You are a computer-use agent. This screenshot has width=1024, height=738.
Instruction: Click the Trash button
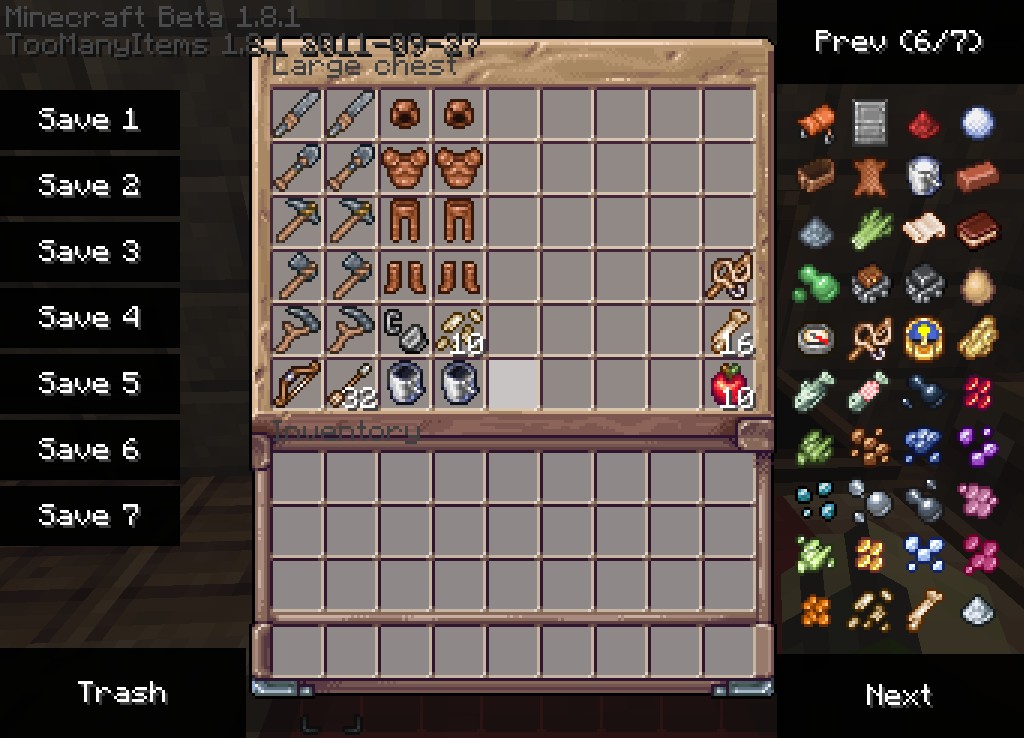[x=122, y=693]
